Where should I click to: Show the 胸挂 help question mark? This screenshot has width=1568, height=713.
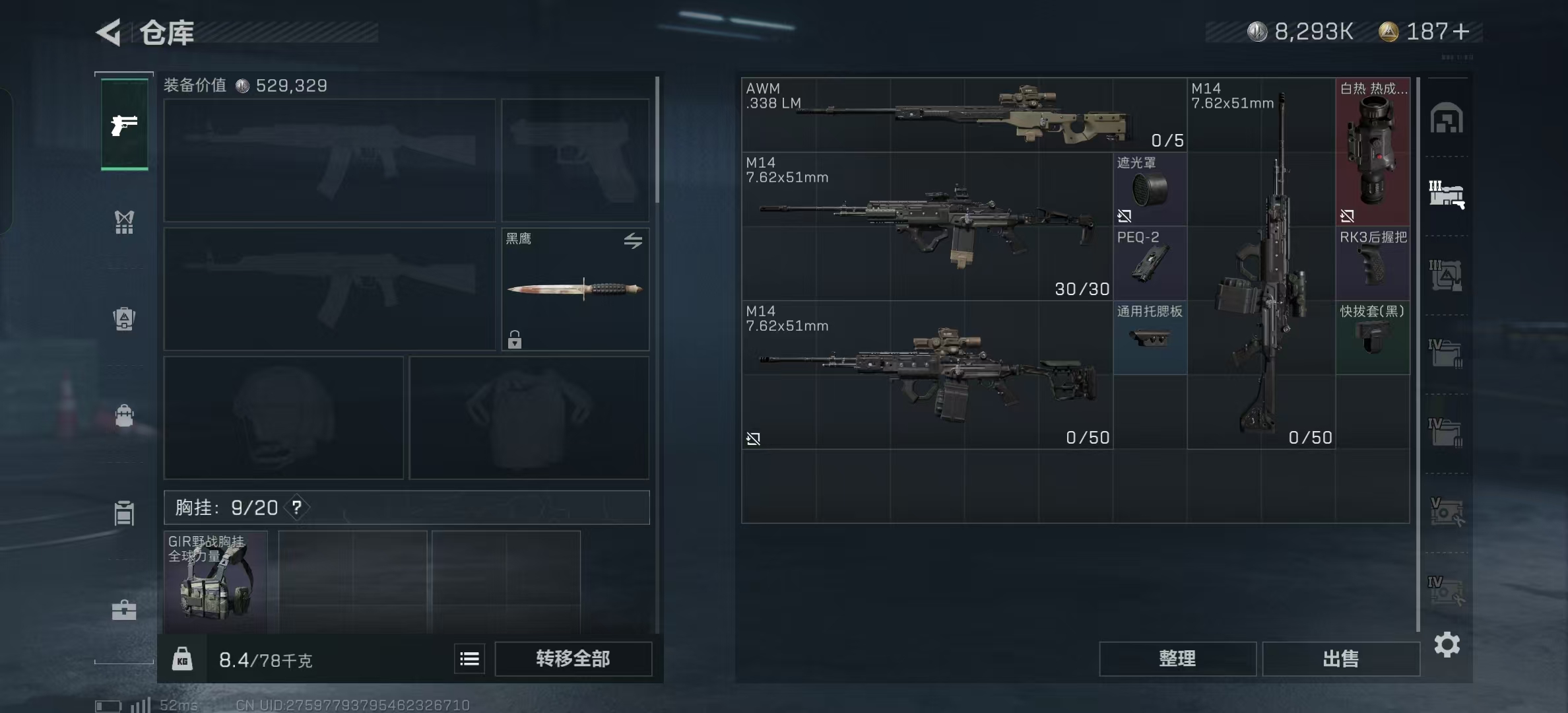[x=297, y=507]
